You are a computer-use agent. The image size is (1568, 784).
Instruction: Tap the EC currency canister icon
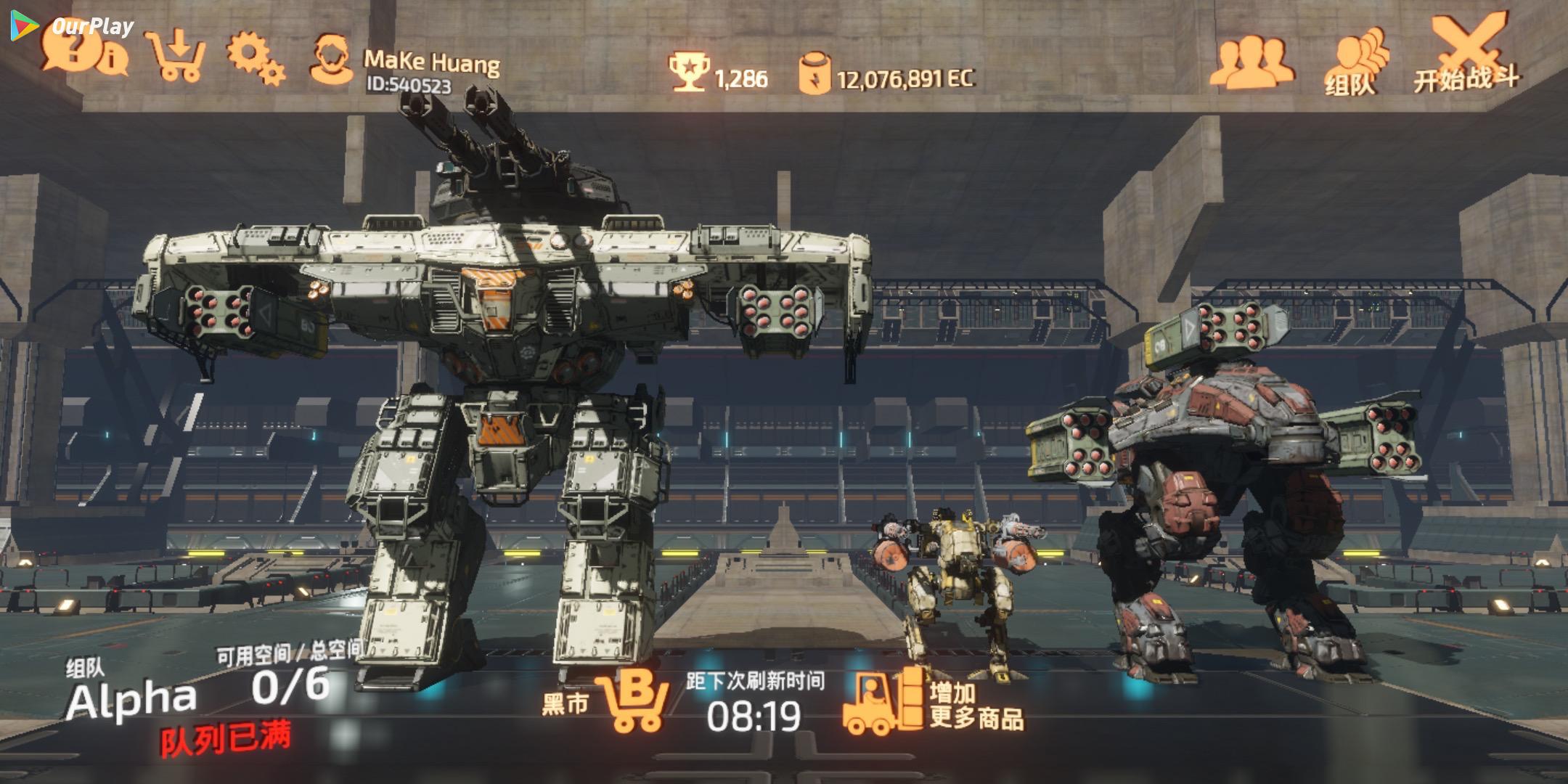[x=814, y=73]
